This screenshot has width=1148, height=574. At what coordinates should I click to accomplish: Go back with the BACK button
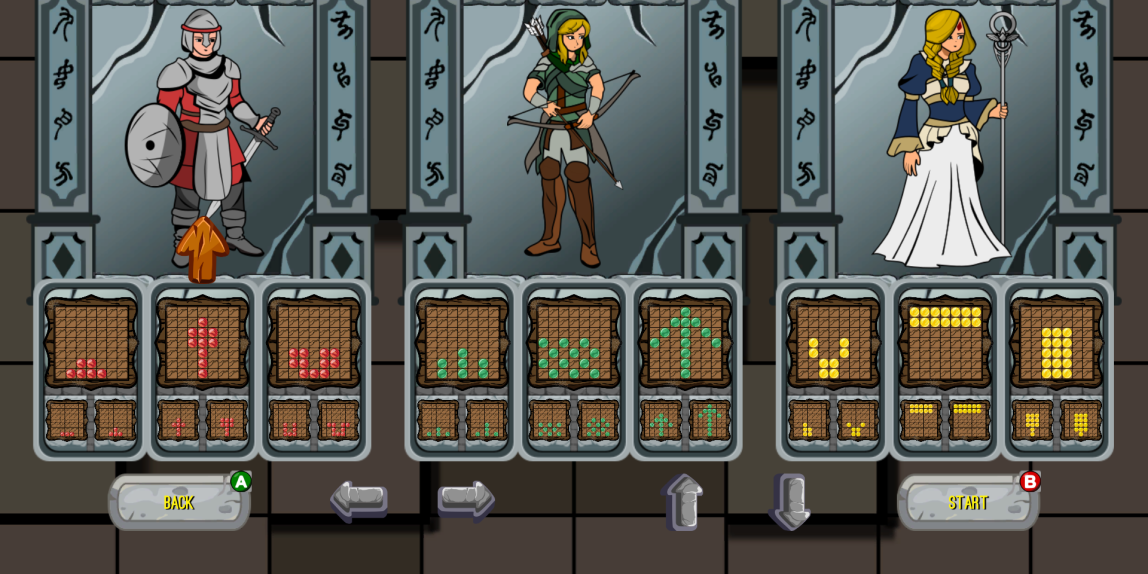pos(179,502)
